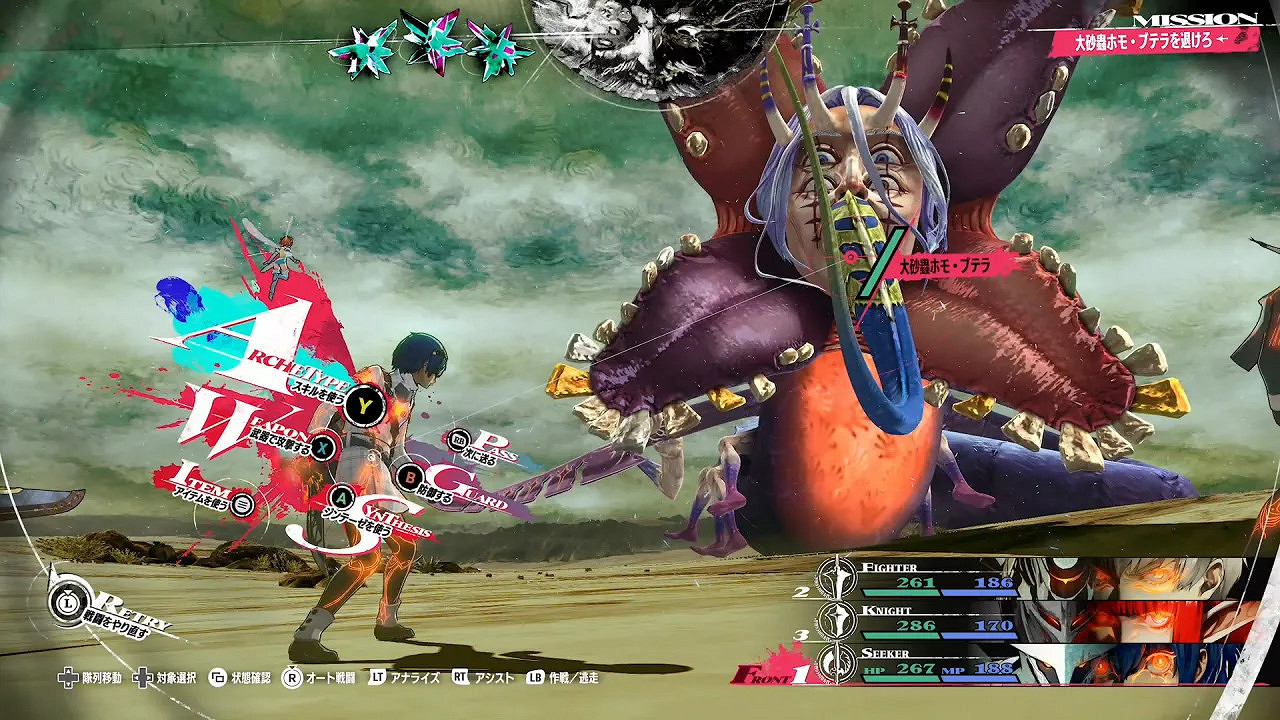Select the Fighter party member panel

point(1030,579)
